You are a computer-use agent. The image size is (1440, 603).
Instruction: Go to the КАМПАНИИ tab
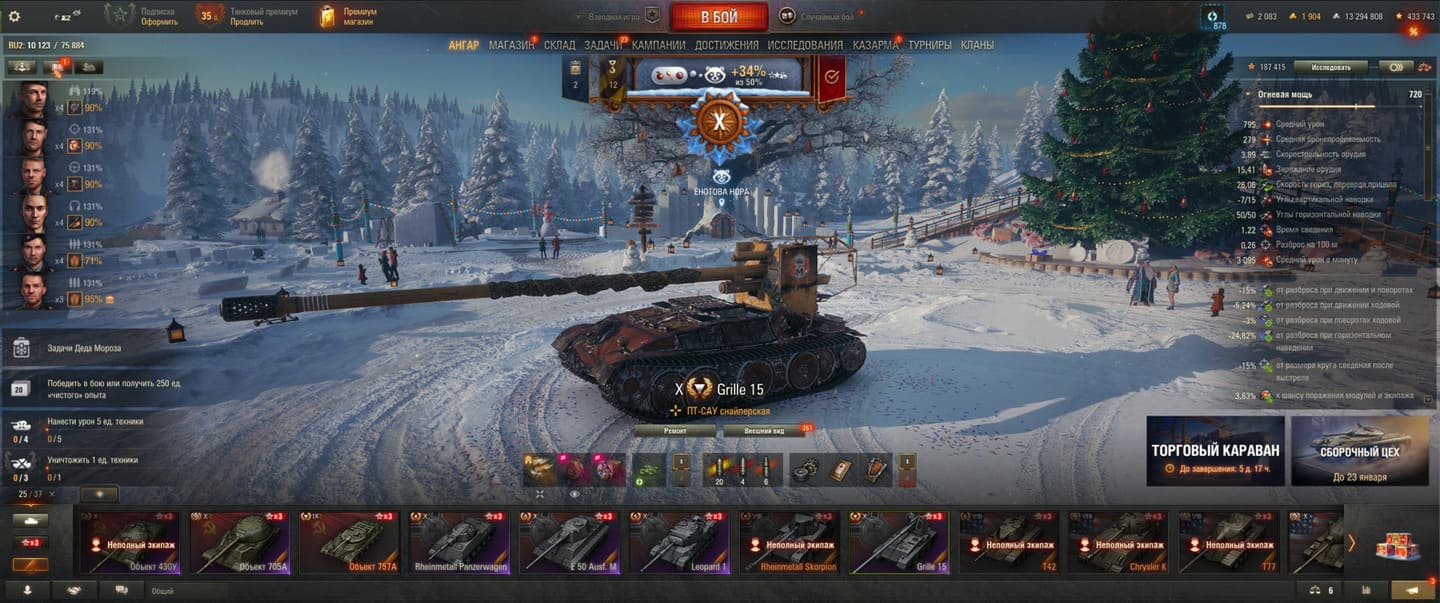659,45
